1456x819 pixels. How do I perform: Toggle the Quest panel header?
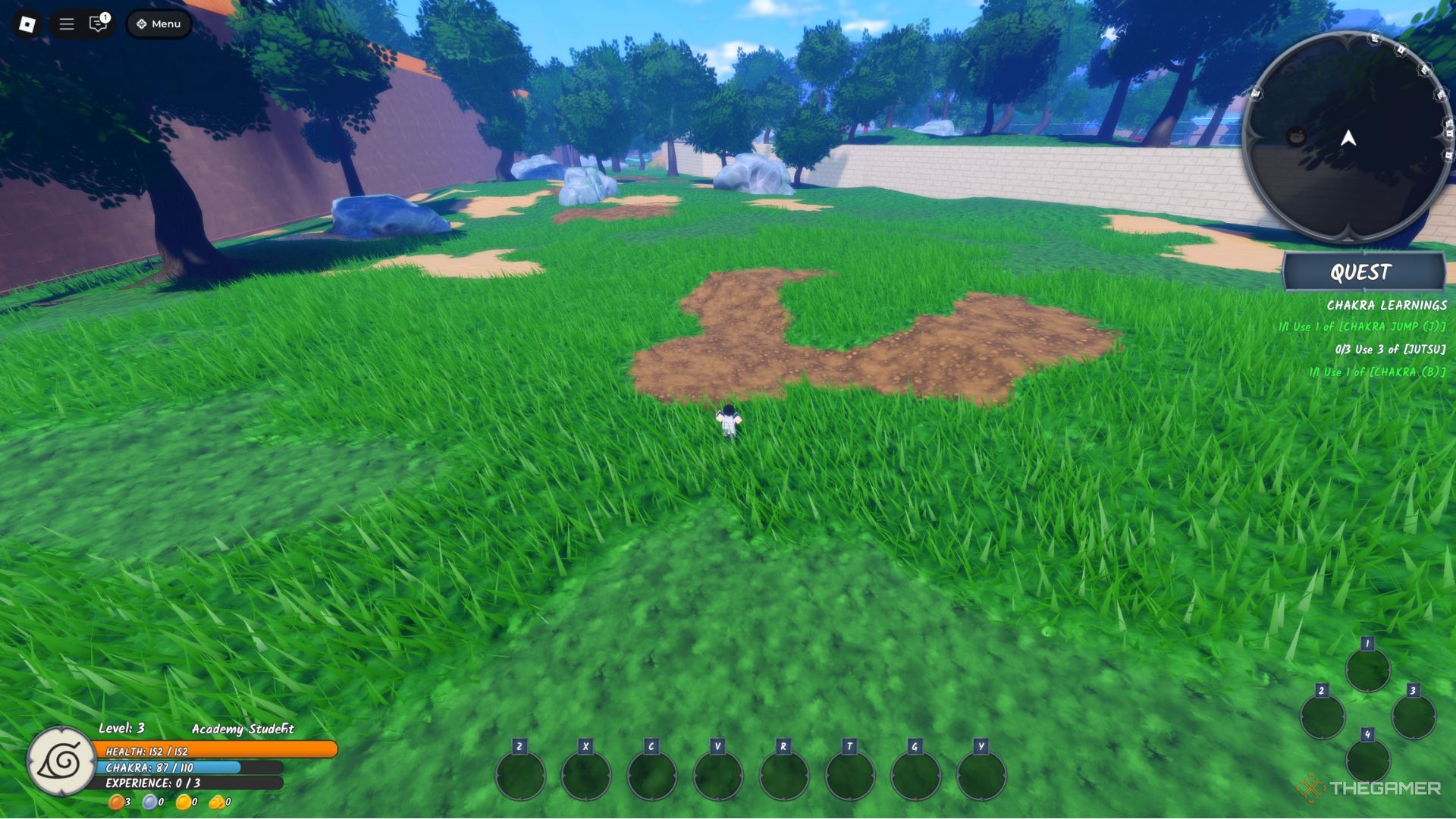tap(1363, 272)
